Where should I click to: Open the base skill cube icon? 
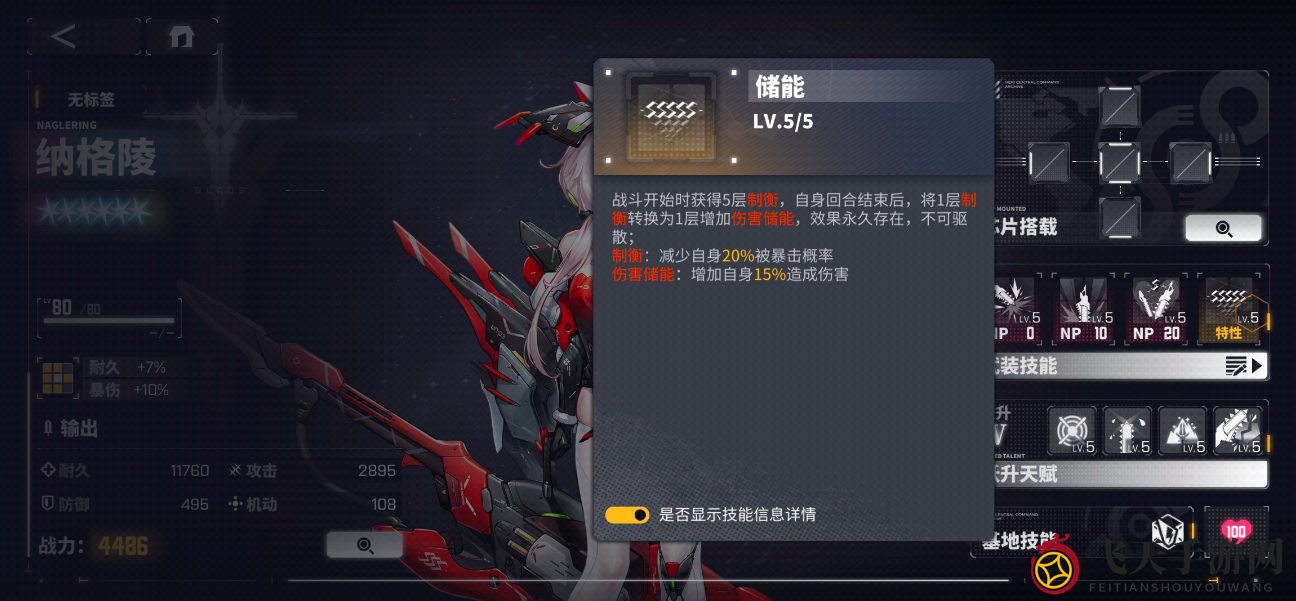1166,531
